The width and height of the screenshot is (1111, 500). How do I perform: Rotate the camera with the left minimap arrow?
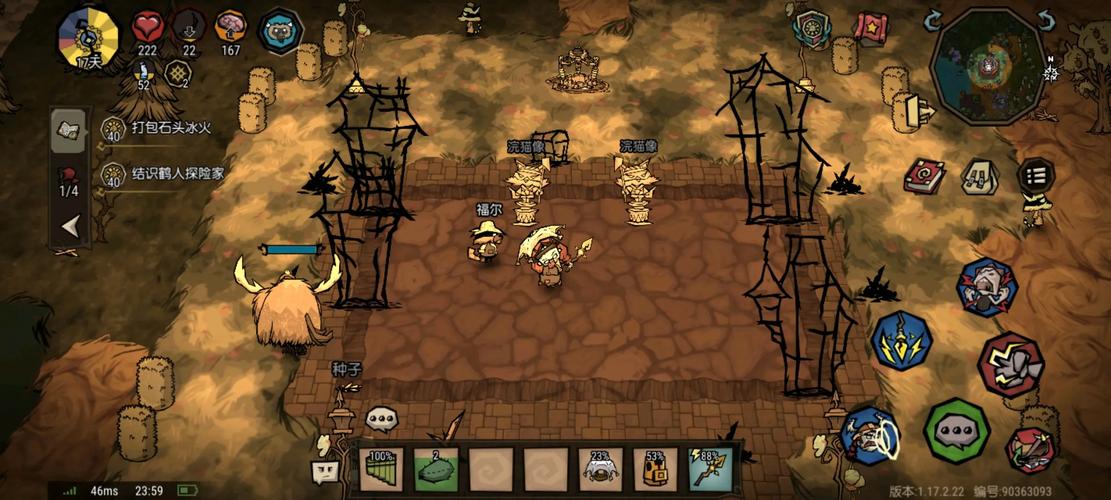932,20
